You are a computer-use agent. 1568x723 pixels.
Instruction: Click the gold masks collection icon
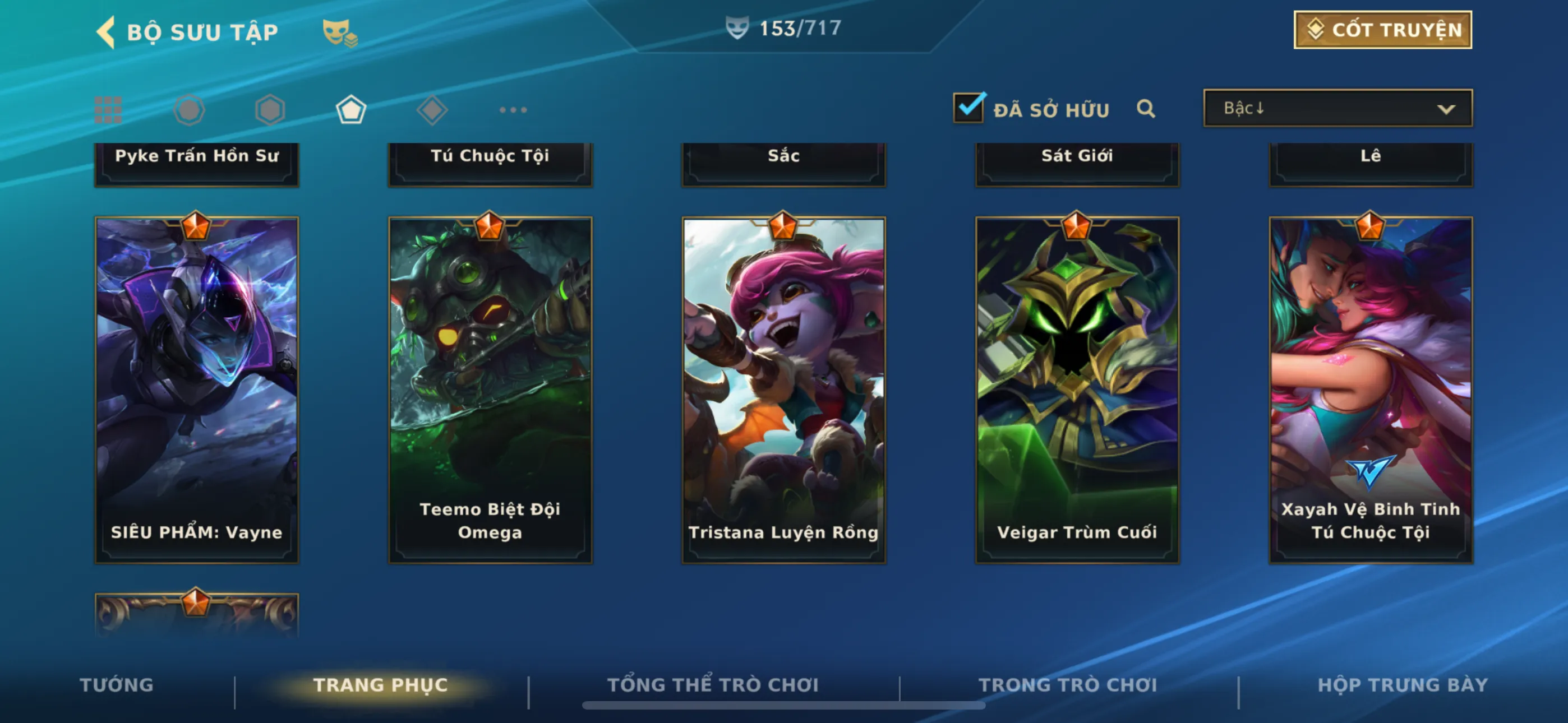(x=340, y=33)
